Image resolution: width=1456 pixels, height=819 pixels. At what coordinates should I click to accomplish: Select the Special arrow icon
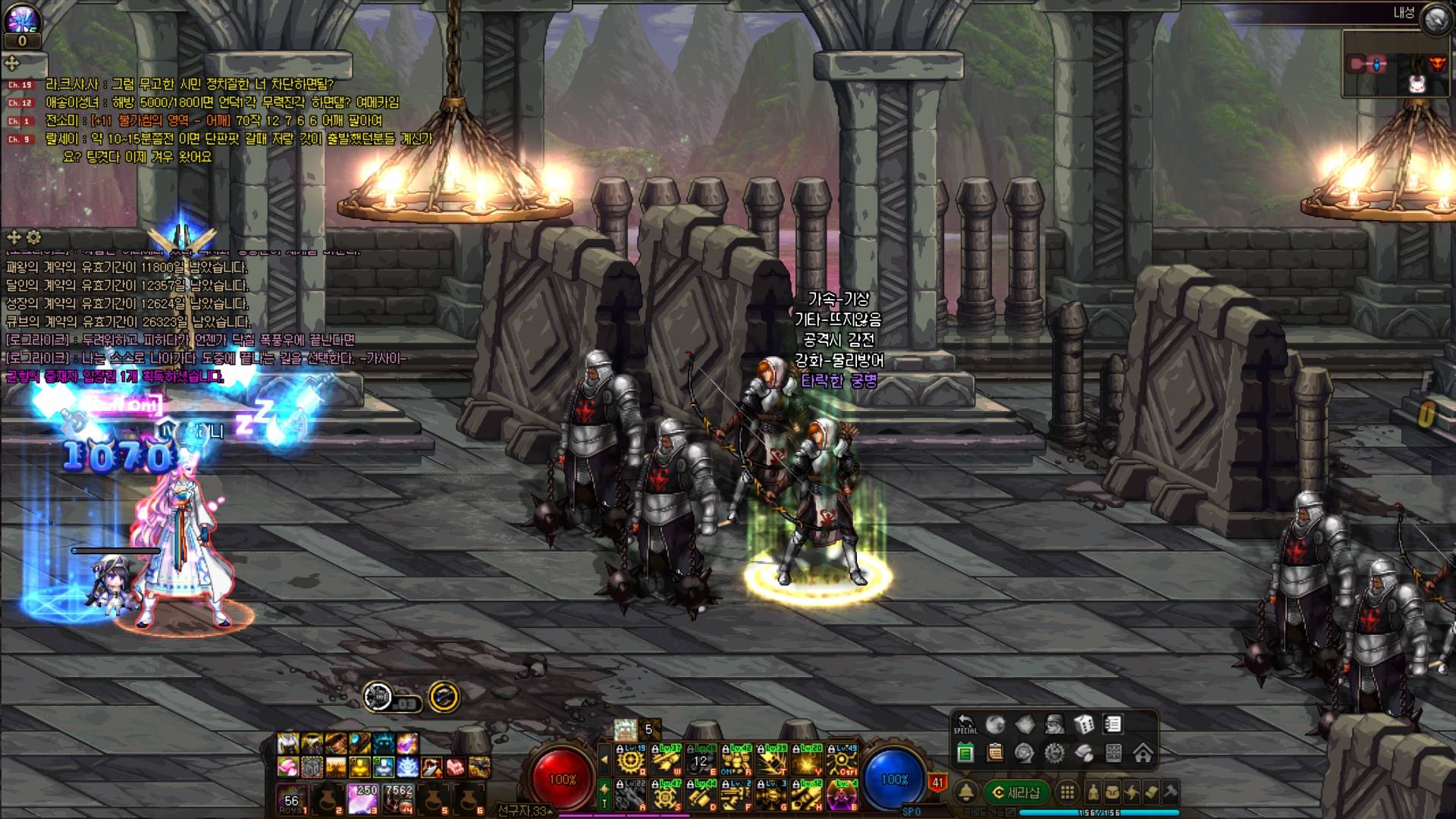pyautogui.click(x=965, y=724)
